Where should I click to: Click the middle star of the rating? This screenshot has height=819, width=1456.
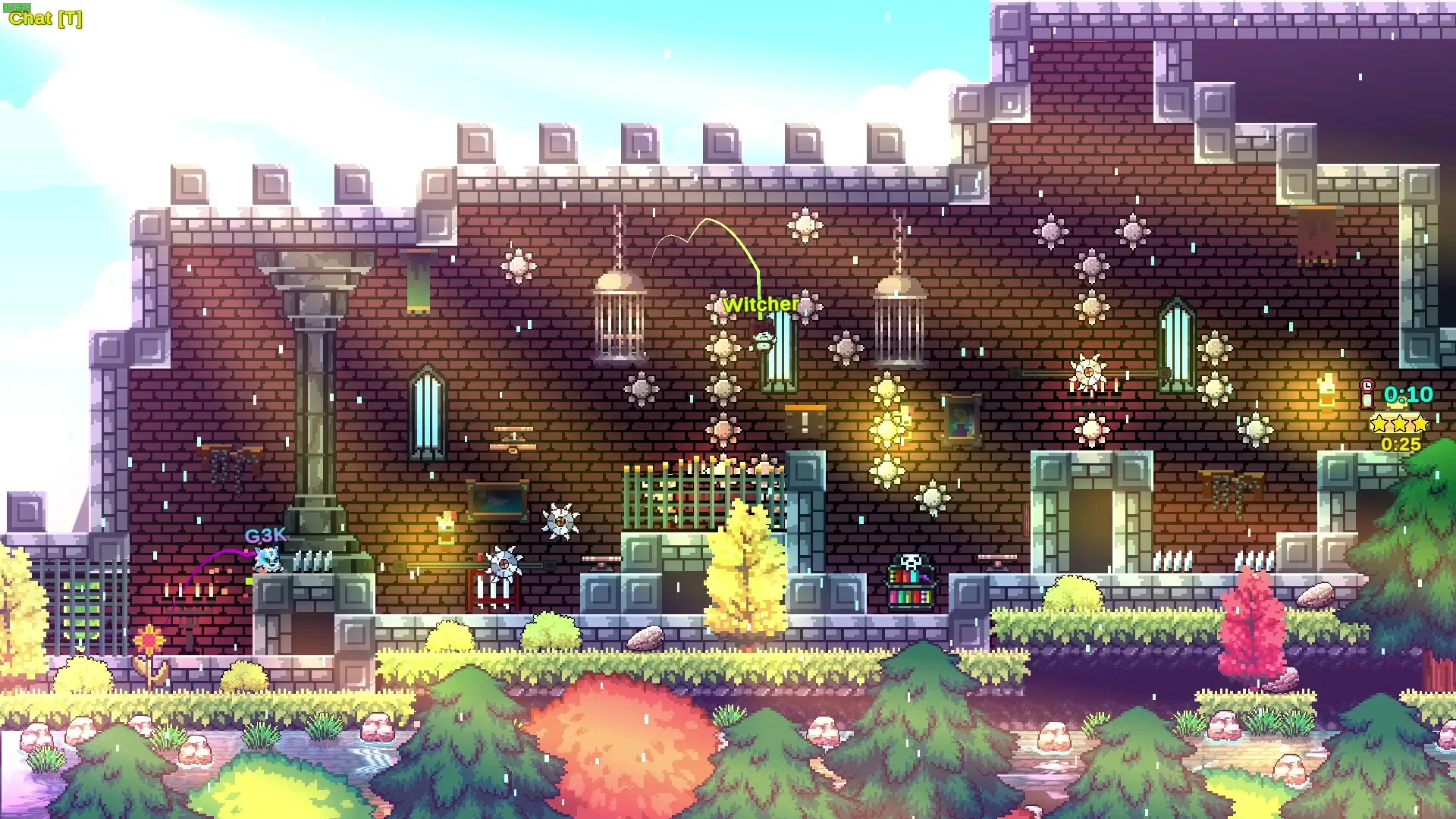click(x=1401, y=423)
